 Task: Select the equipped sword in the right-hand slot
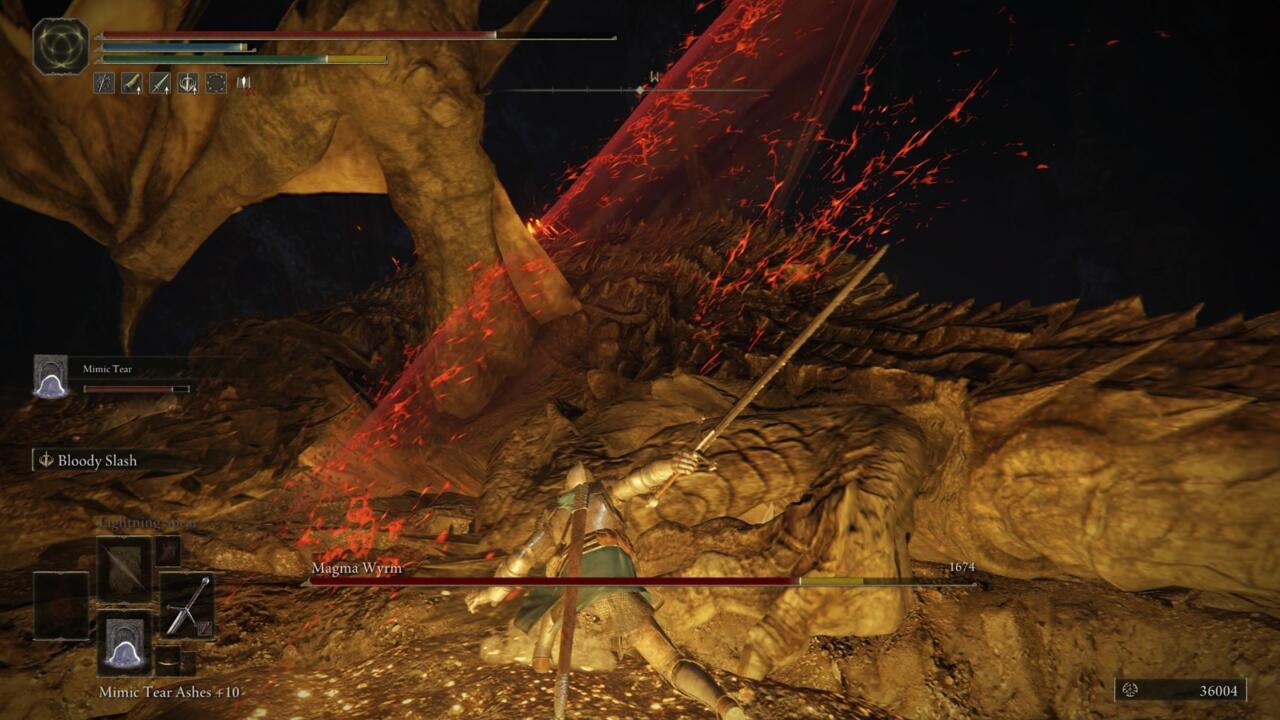186,605
